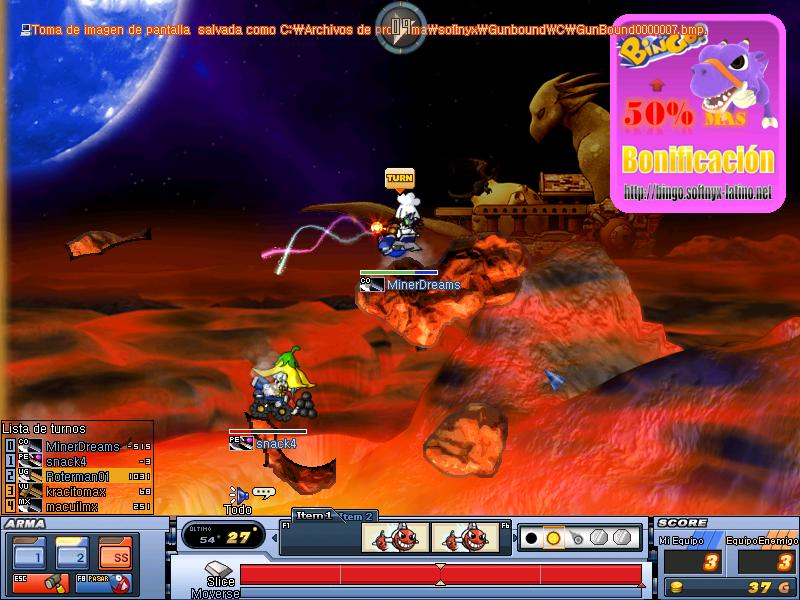The height and width of the screenshot is (600, 800).
Task: Select MinerDreams in the turn list
Action: (x=82, y=446)
